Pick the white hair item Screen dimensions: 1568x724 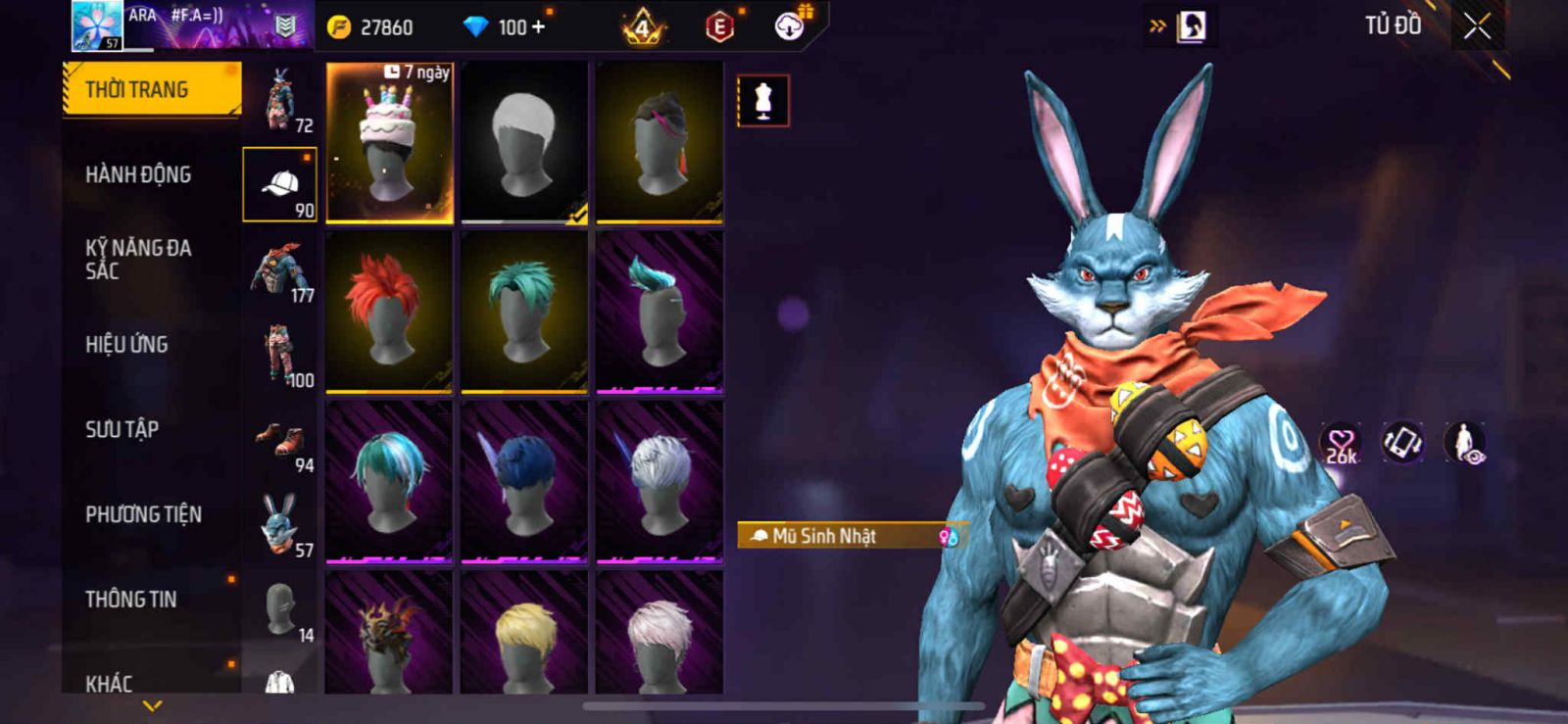pos(524,143)
